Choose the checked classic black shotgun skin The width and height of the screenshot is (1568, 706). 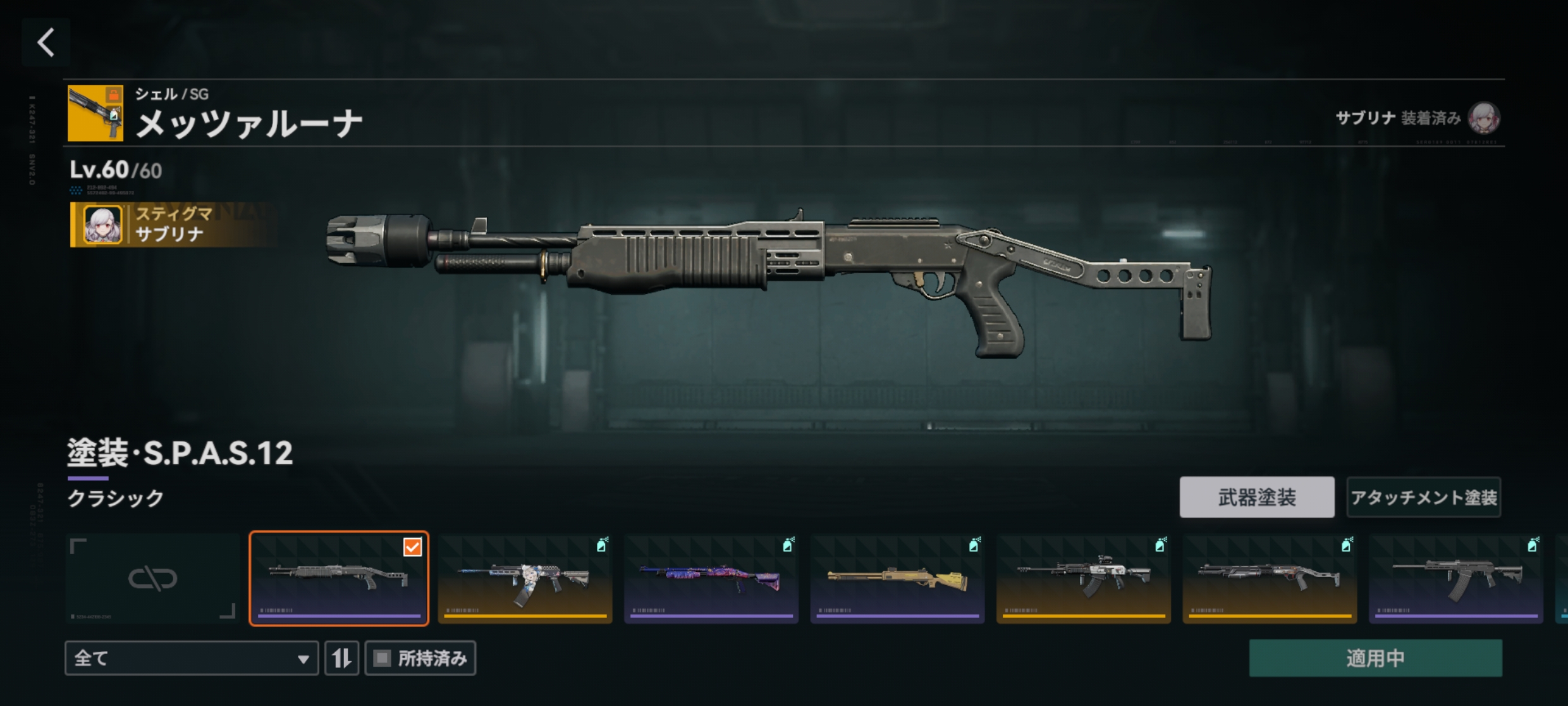coord(339,578)
